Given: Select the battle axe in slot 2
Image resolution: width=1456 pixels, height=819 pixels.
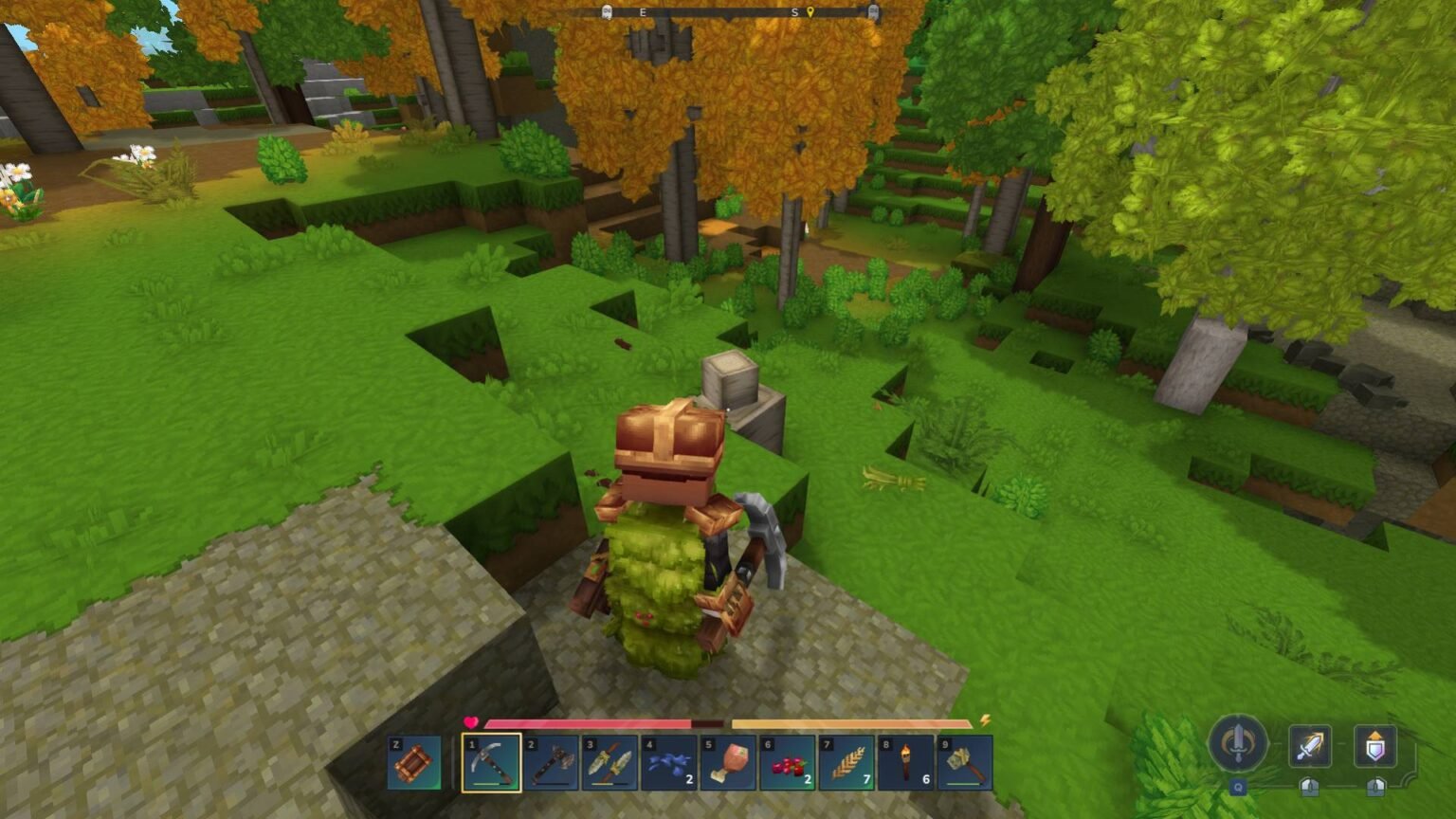Looking at the screenshot, I should 553,763.
